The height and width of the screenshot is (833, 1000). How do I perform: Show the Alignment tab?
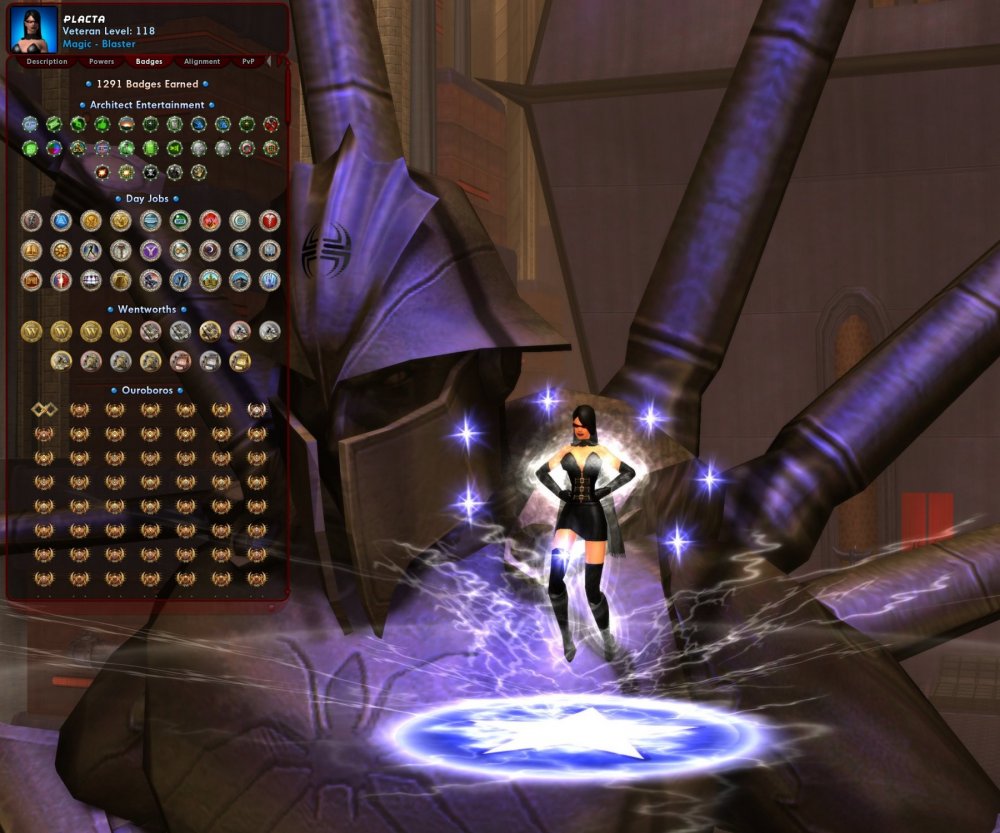point(202,62)
